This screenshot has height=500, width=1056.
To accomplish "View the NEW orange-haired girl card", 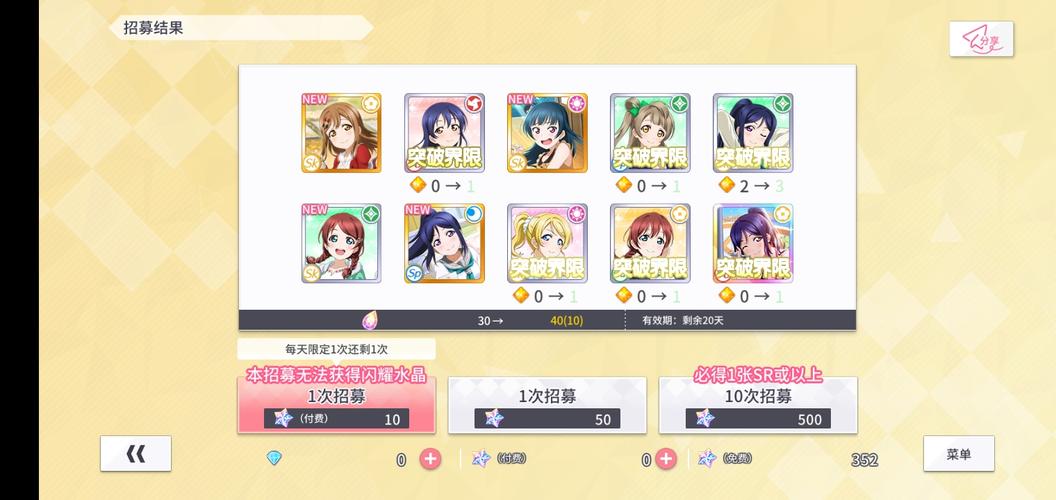I will (341, 133).
